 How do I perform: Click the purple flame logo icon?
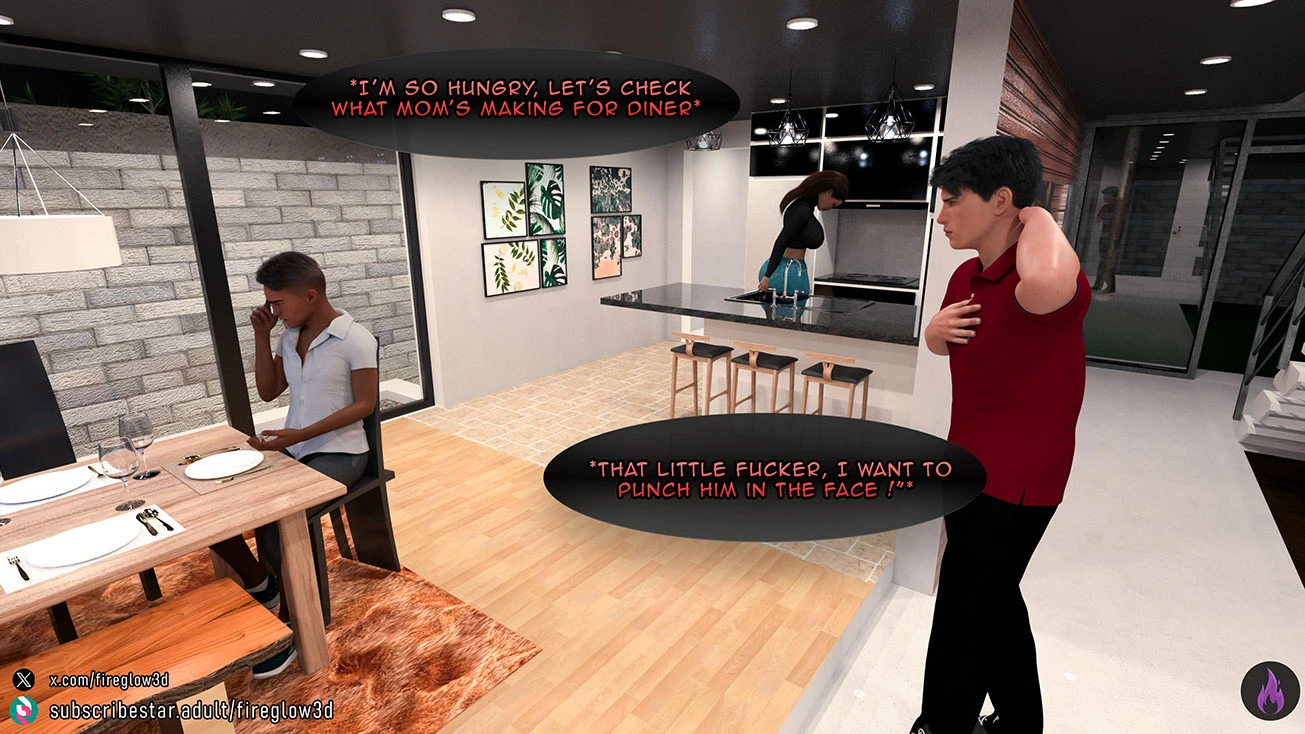tap(1270, 690)
